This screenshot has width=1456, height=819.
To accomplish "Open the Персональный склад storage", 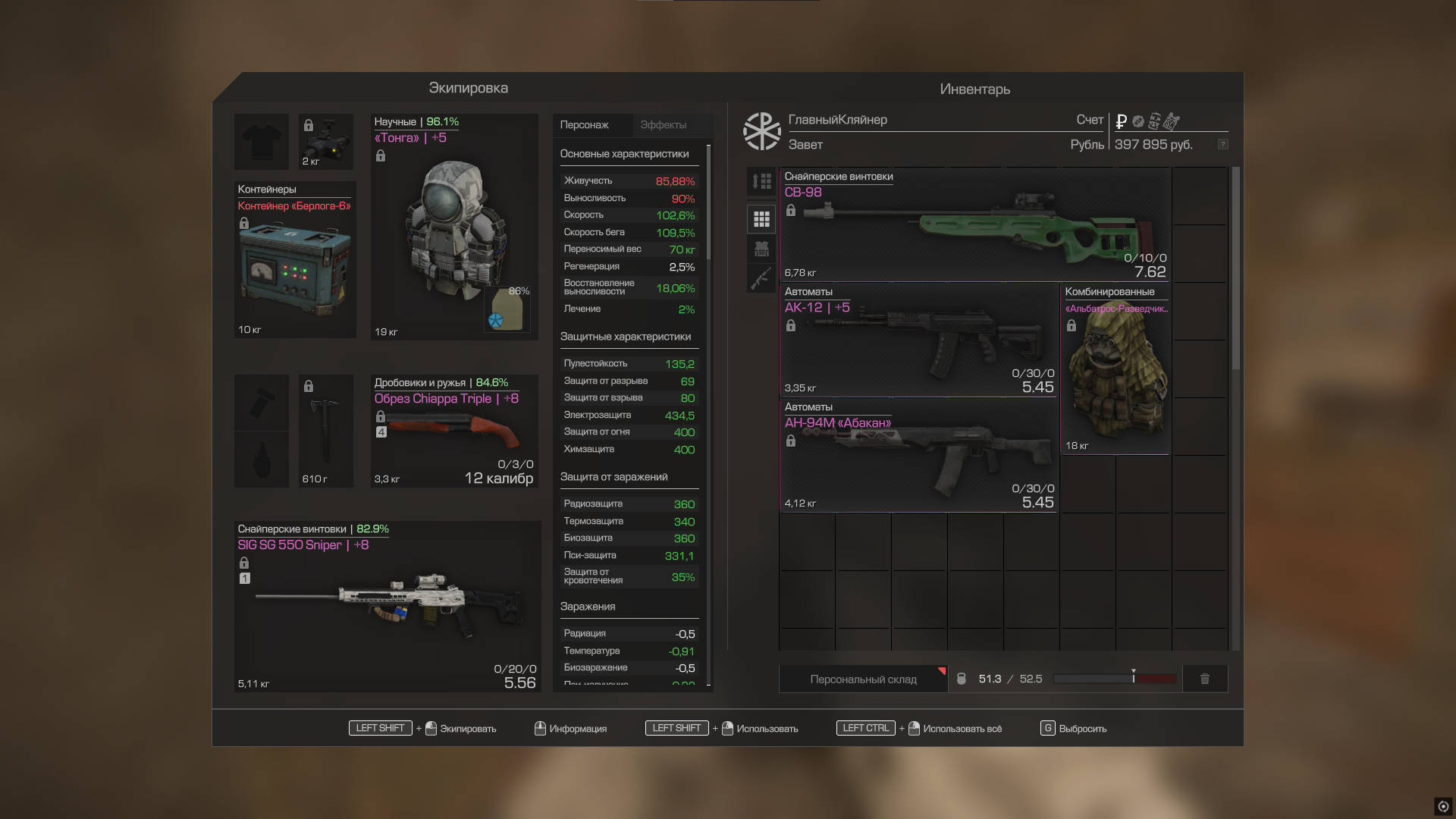I will click(x=863, y=679).
